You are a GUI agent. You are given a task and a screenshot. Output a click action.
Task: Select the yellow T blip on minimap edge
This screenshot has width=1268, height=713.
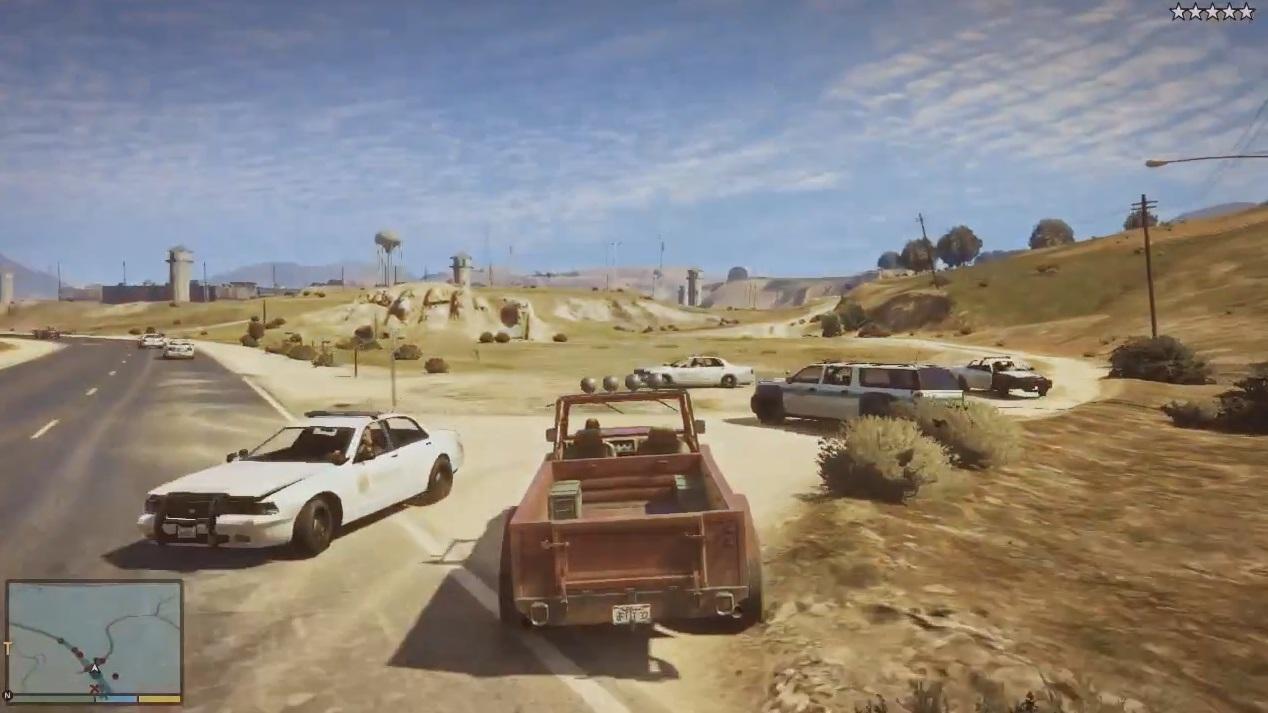pyautogui.click(x=7, y=649)
